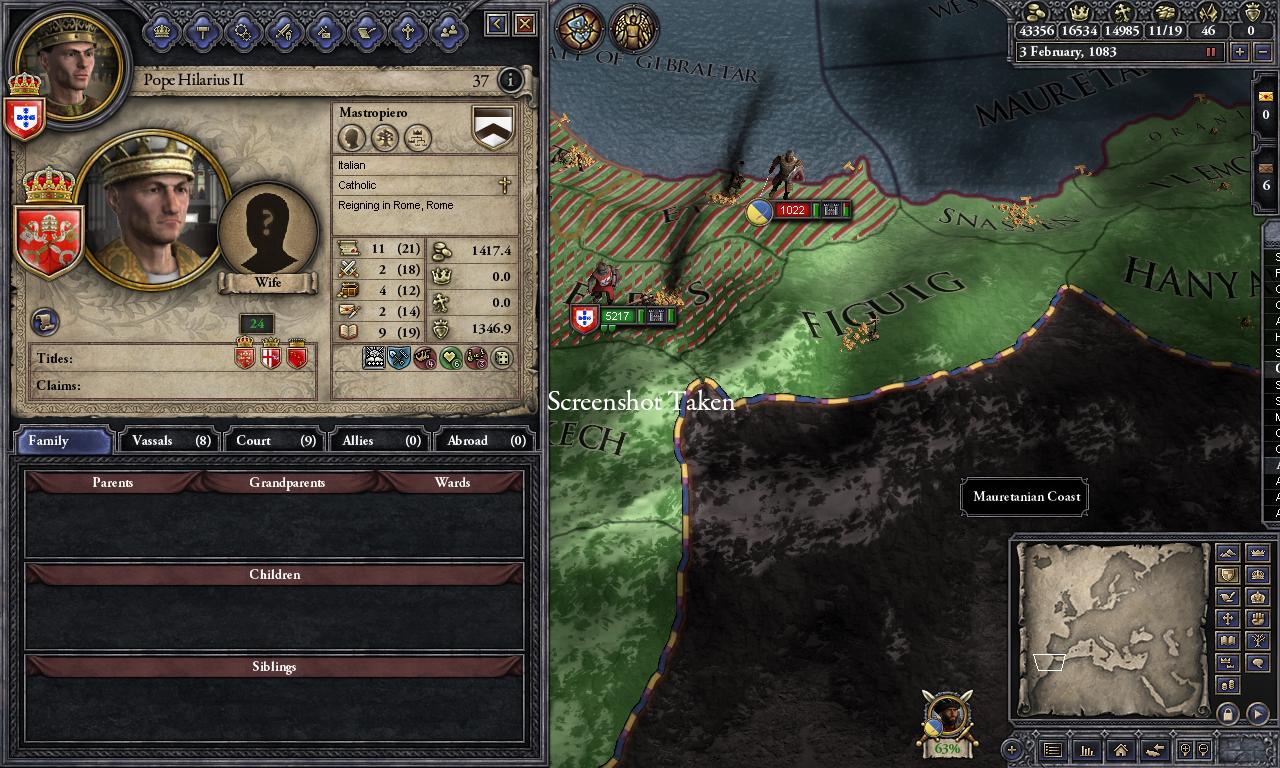
Task: Open the Council hammer menu icon
Action: tap(202, 31)
